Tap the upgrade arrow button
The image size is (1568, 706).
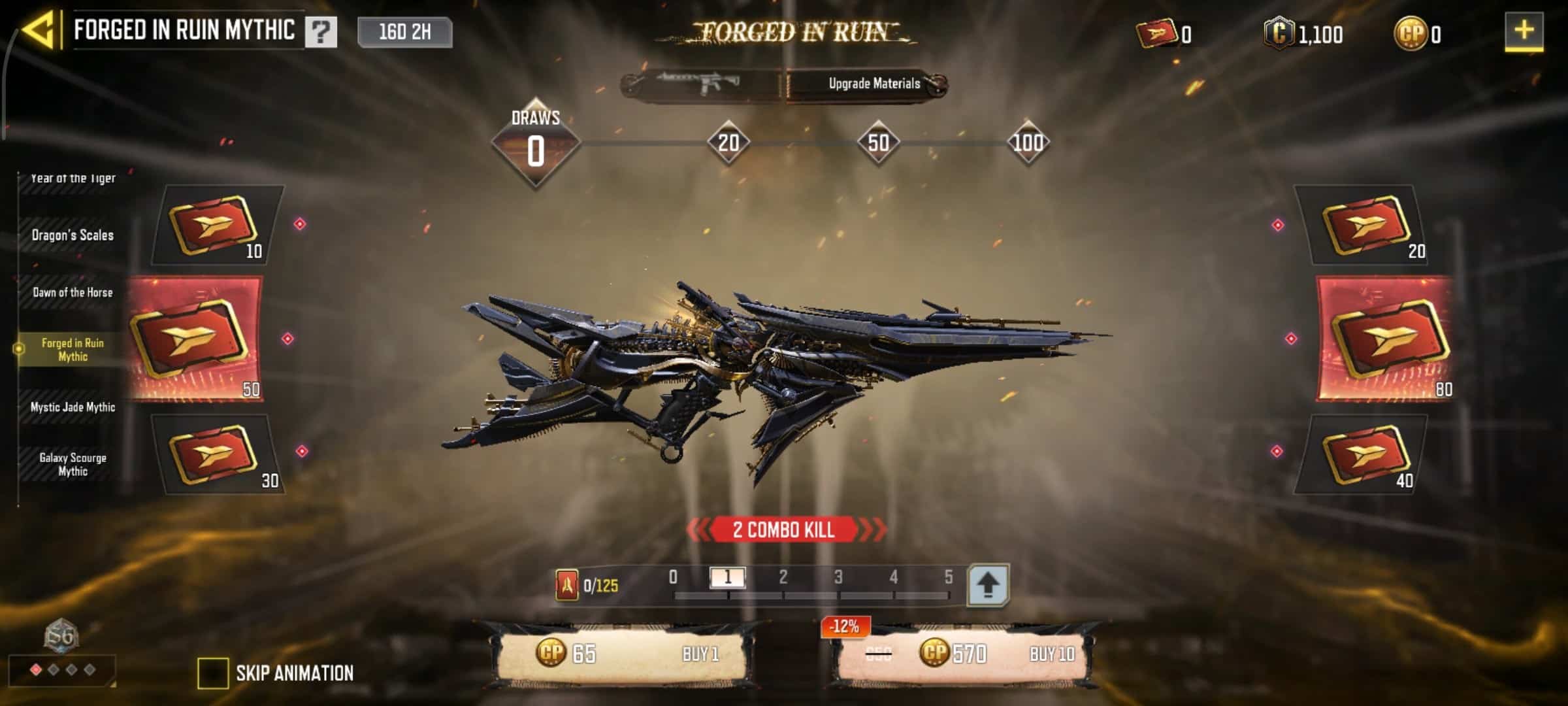[x=987, y=584]
